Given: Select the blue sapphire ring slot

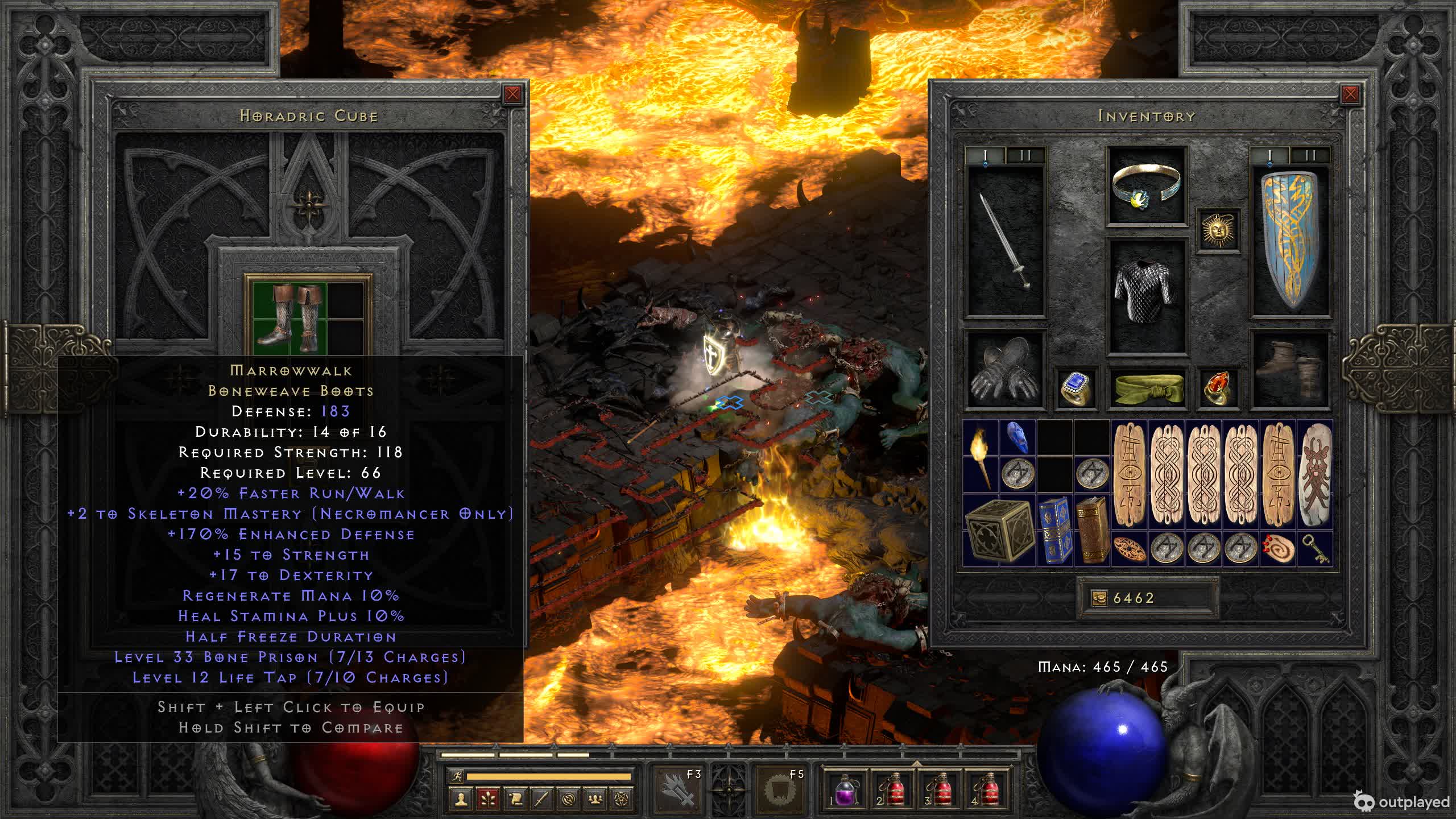Looking at the screenshot, I should [1076, 388].
